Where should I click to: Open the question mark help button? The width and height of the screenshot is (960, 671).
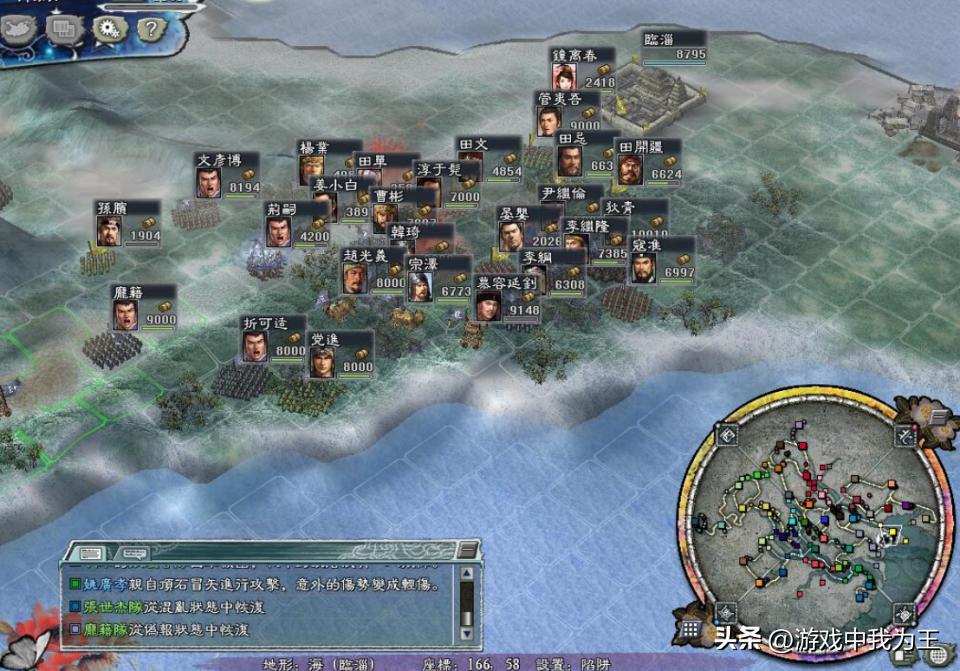click(x=150, y=28)
